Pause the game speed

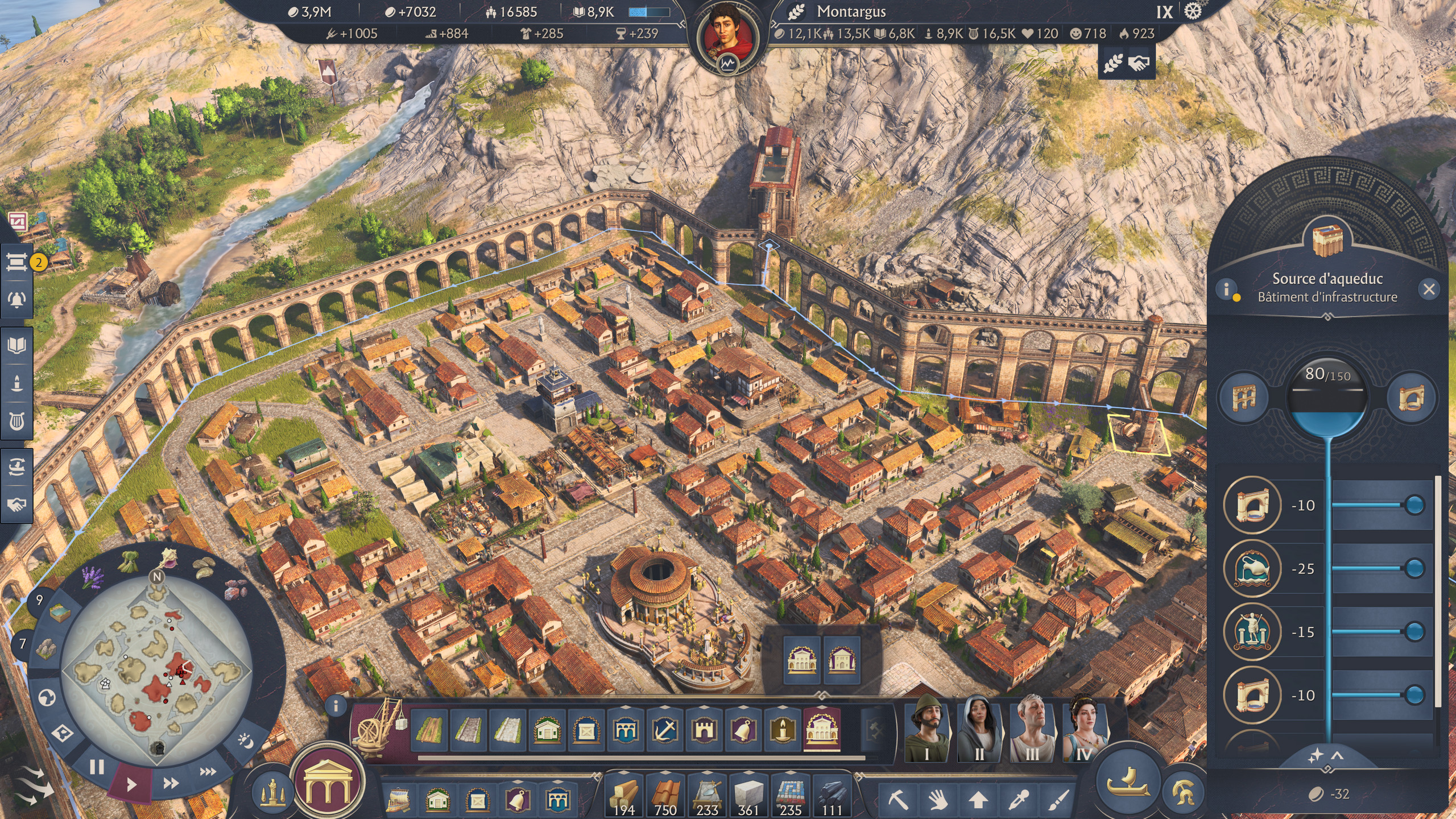[97, 767]
